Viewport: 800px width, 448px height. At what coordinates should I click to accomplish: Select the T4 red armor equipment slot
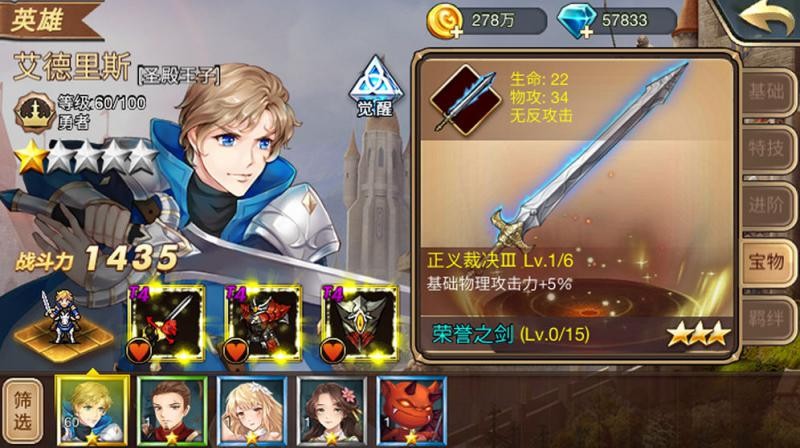click(262, 321)
